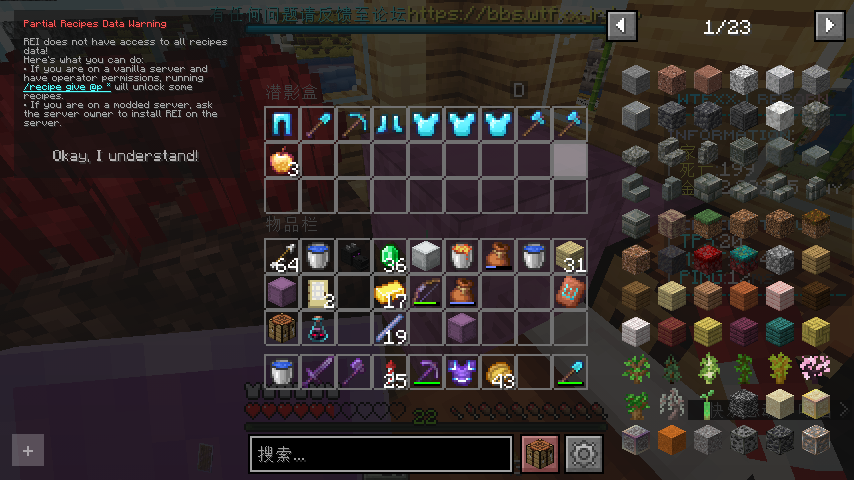The width and height of the screenshot is (854, 480).
Task: Click the /recipe give @p * command link
Action: (60, 87)
